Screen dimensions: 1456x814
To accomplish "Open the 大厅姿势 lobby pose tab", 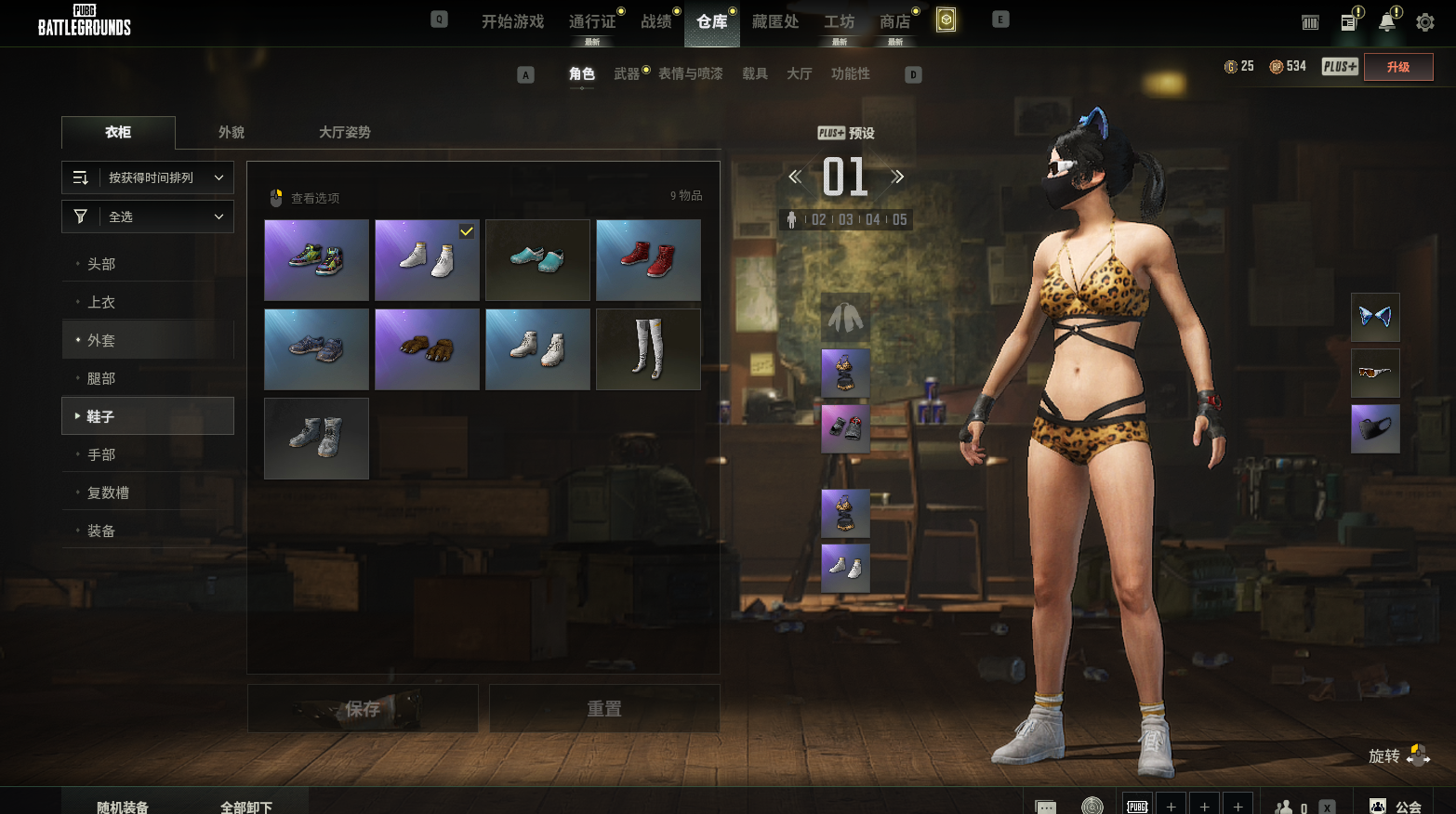I will click(344, 132).
